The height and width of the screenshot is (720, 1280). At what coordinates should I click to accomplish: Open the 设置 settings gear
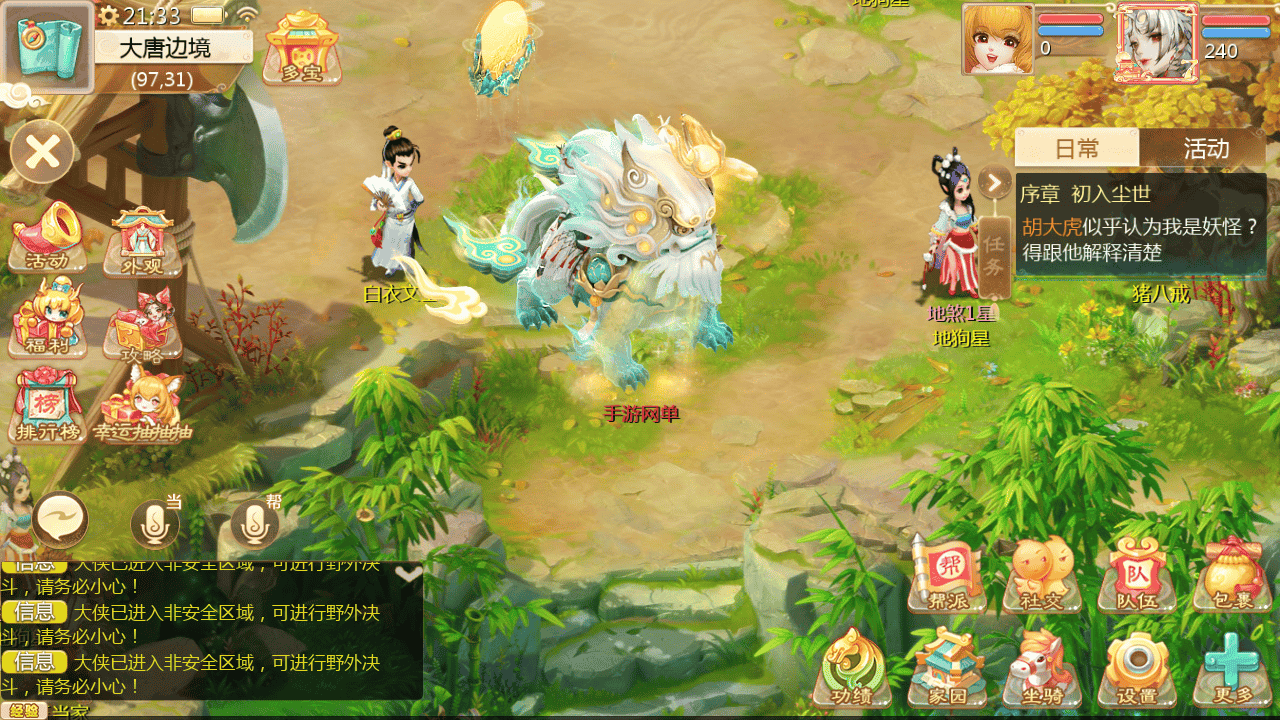tap(1136, 668)
